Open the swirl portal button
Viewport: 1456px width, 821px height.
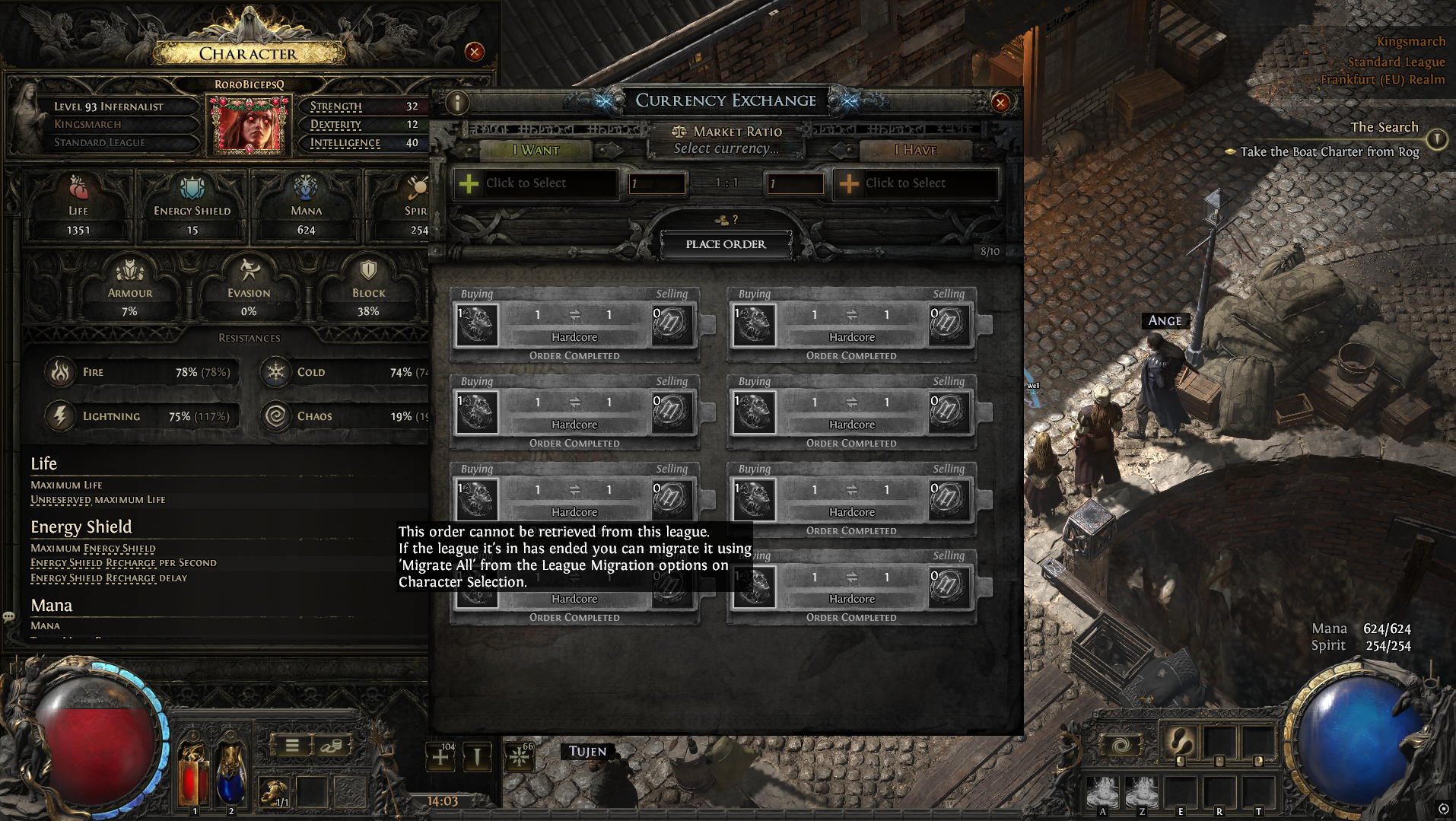click(x=1121, y=746)
